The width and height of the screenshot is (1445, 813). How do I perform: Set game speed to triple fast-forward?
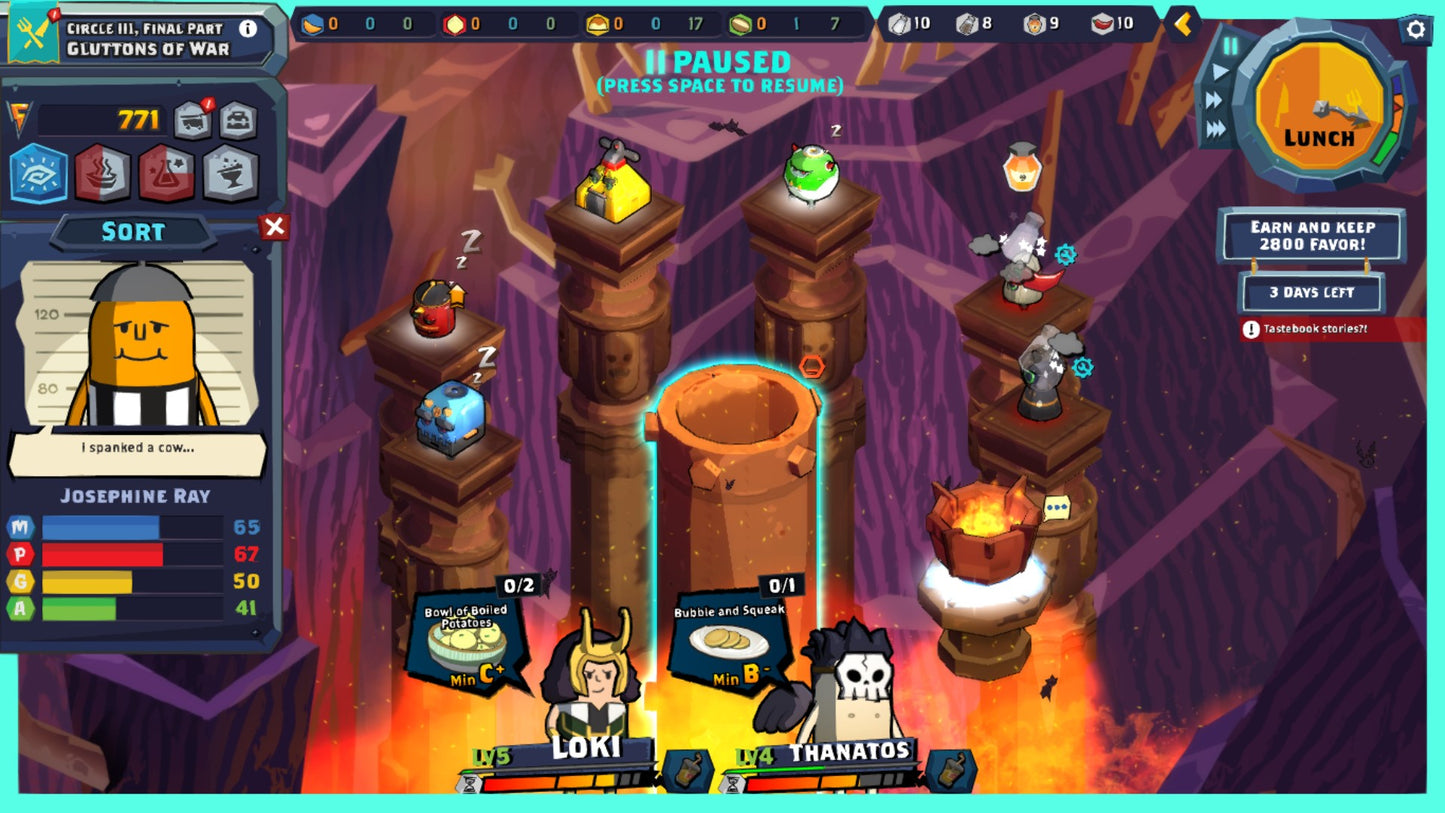pos(1216,128)
